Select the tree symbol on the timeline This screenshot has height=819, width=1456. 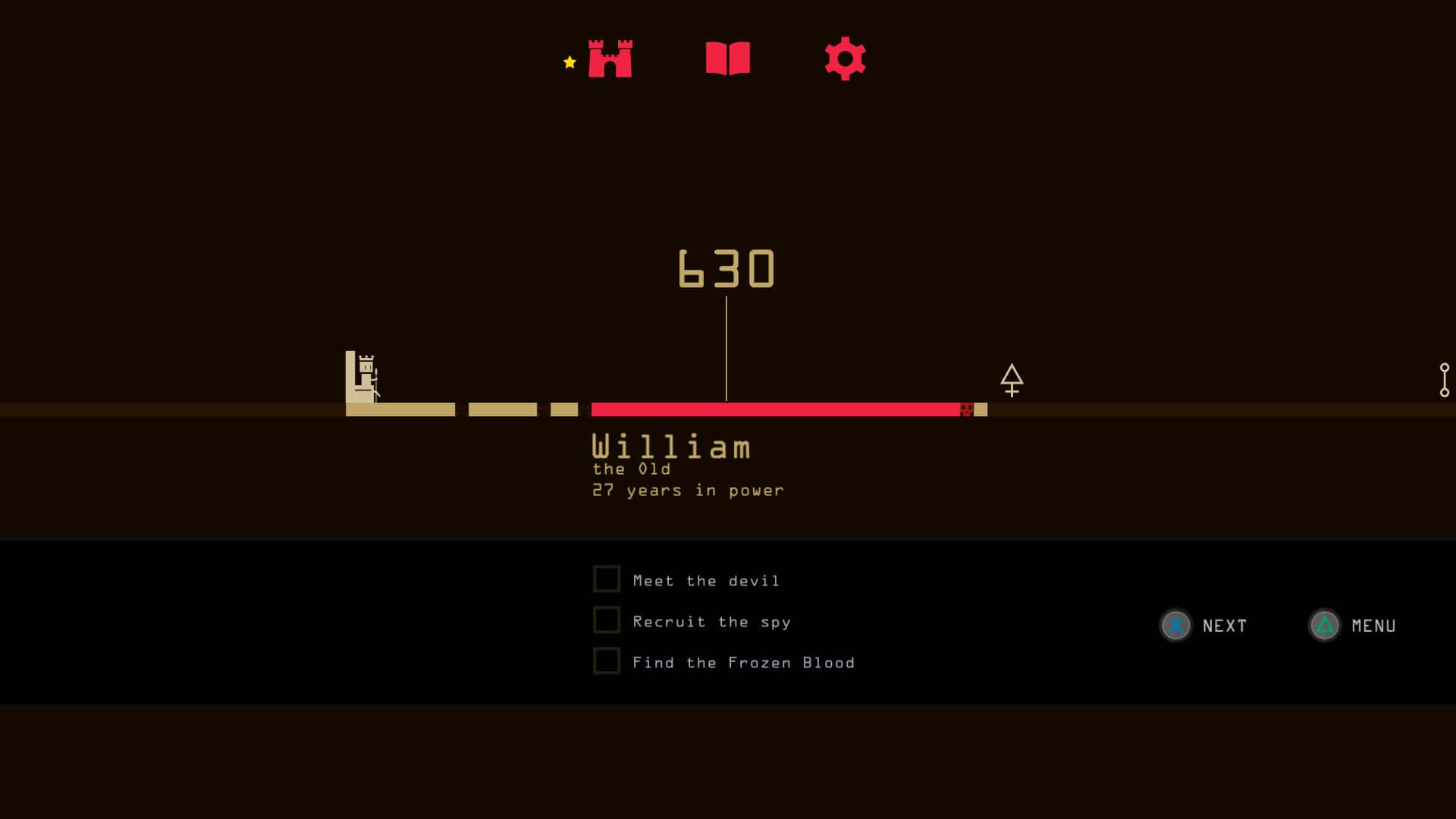pyautogui.click(x=1012, y=379)
